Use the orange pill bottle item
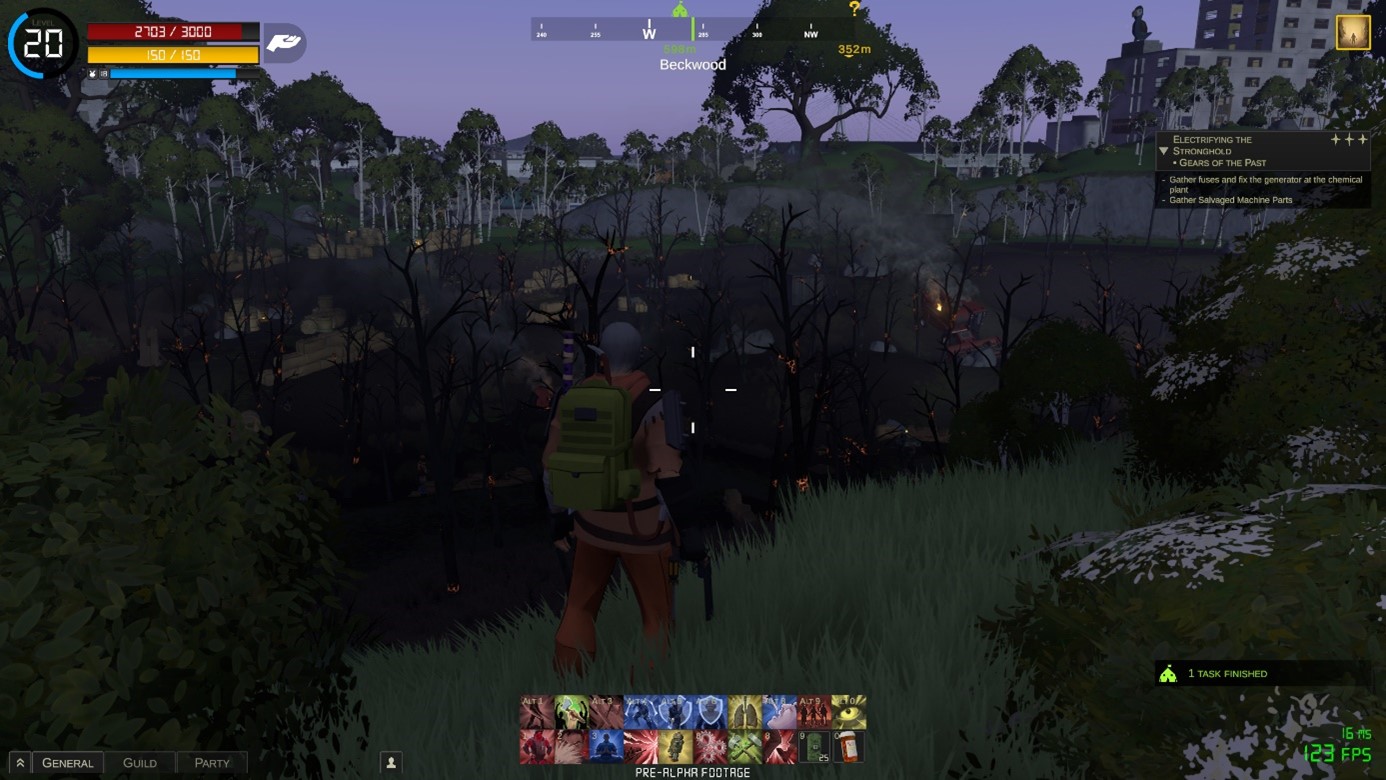This screenshot has width=1386, height=780. click(848, 747)
